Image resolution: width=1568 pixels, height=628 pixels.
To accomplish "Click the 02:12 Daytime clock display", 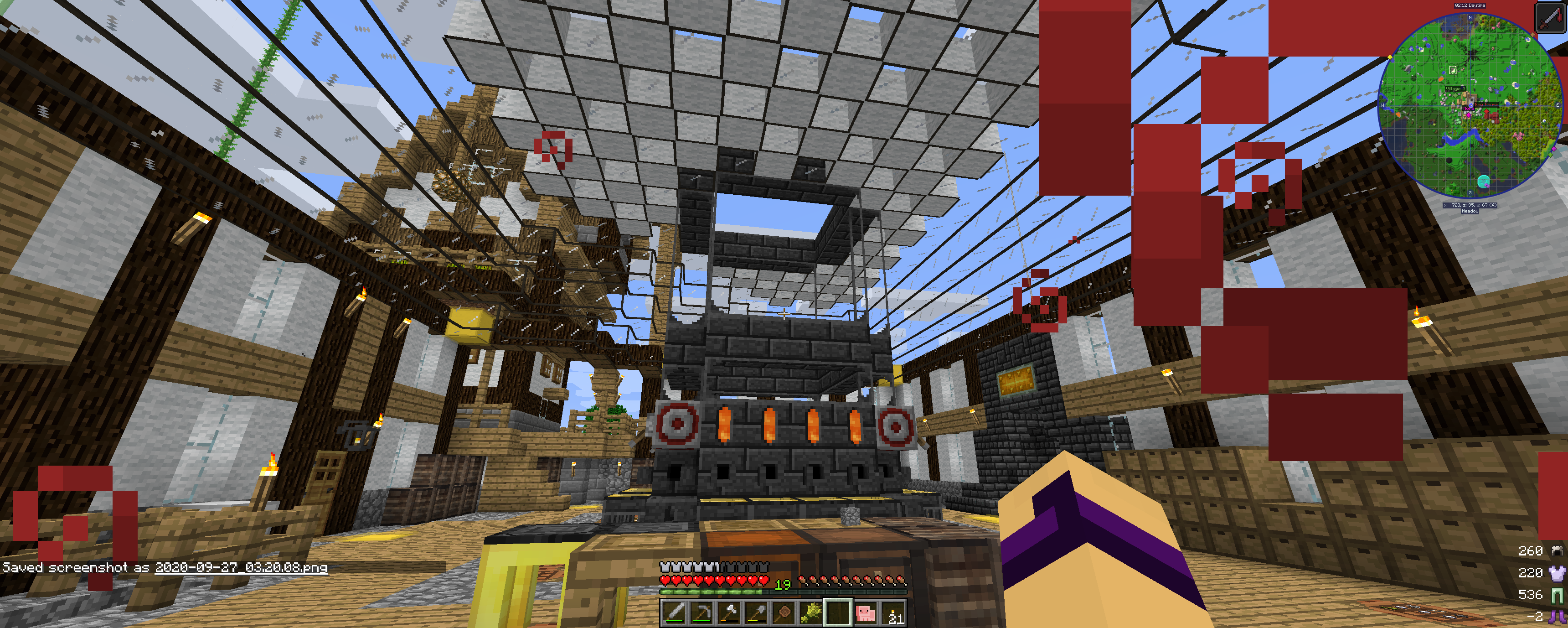I will coord(1470,5).
